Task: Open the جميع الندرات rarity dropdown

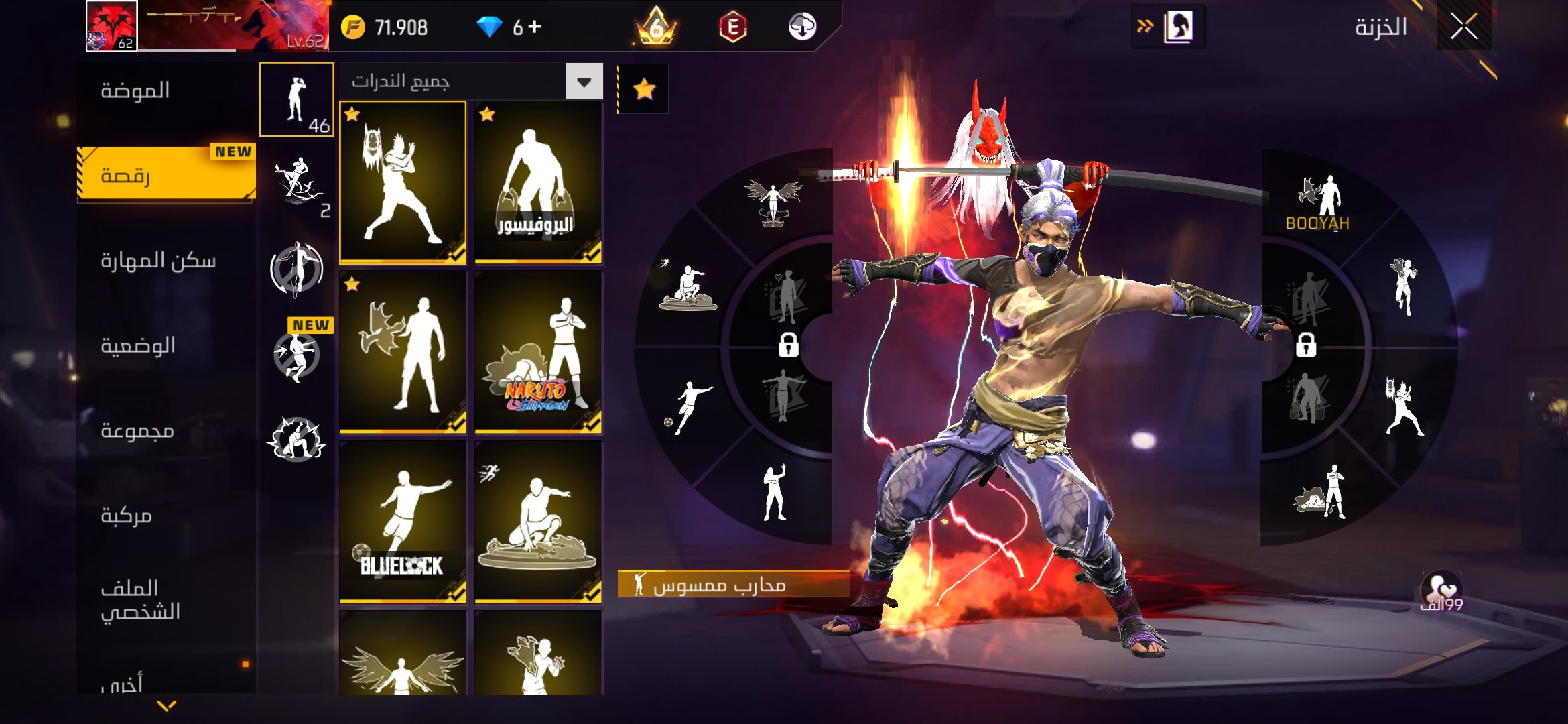Action: (x=584, y=82)
